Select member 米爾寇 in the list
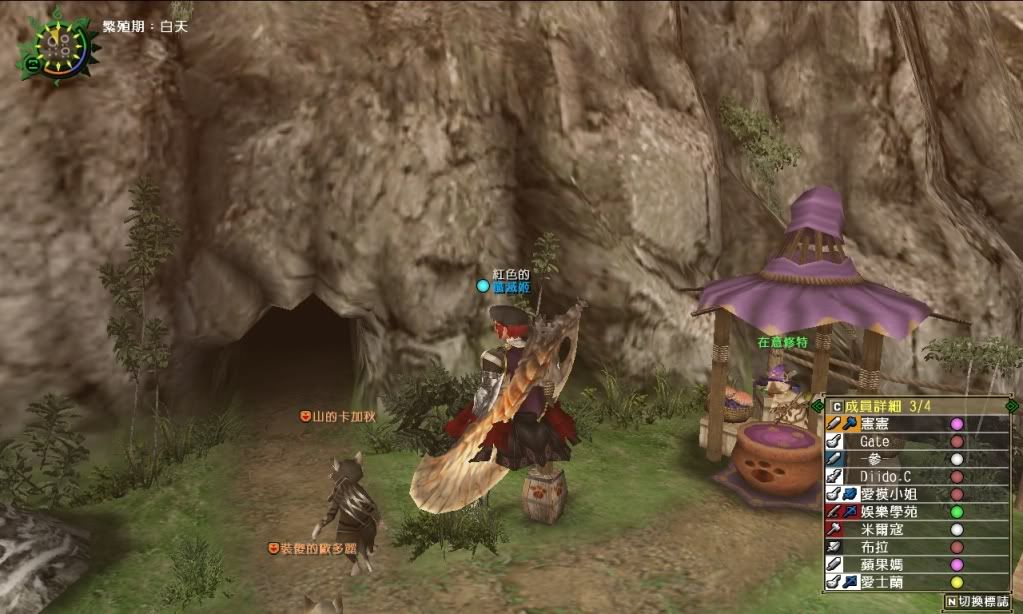Viewport: 1023px width, 614px height. (880, 528)
